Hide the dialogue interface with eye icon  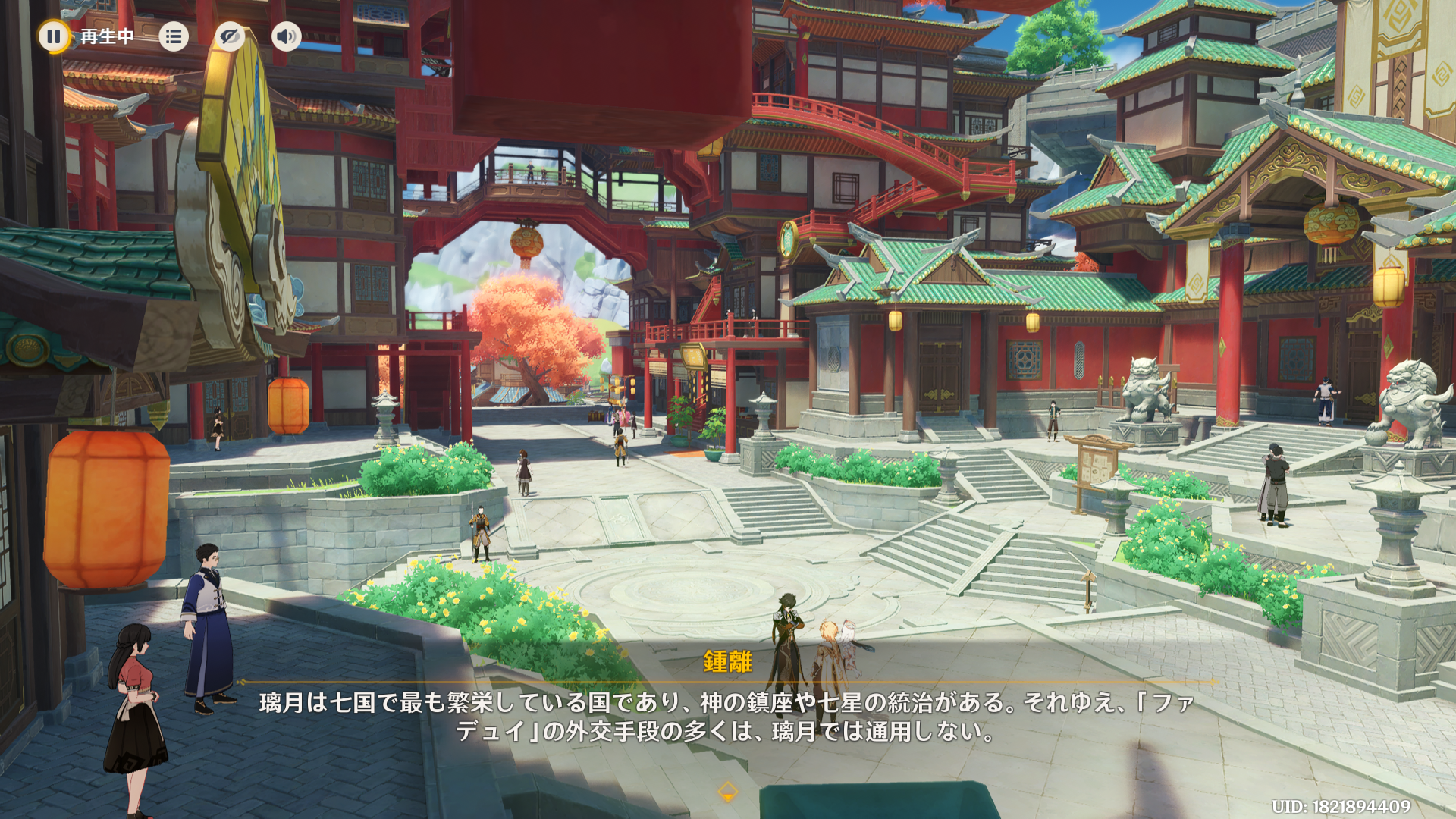point(229,36)
